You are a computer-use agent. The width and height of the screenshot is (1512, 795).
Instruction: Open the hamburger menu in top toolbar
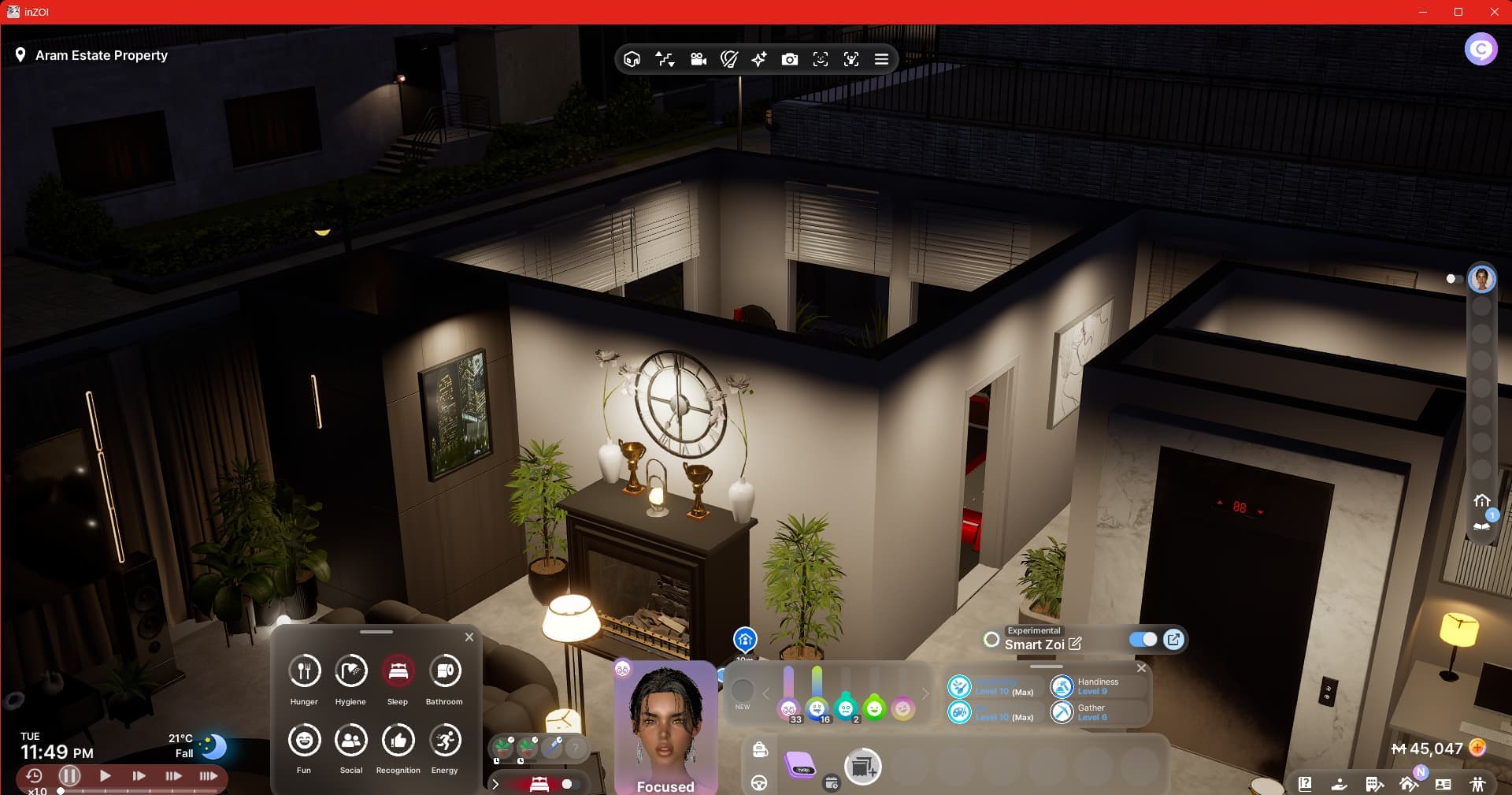(x=881, y=60)
